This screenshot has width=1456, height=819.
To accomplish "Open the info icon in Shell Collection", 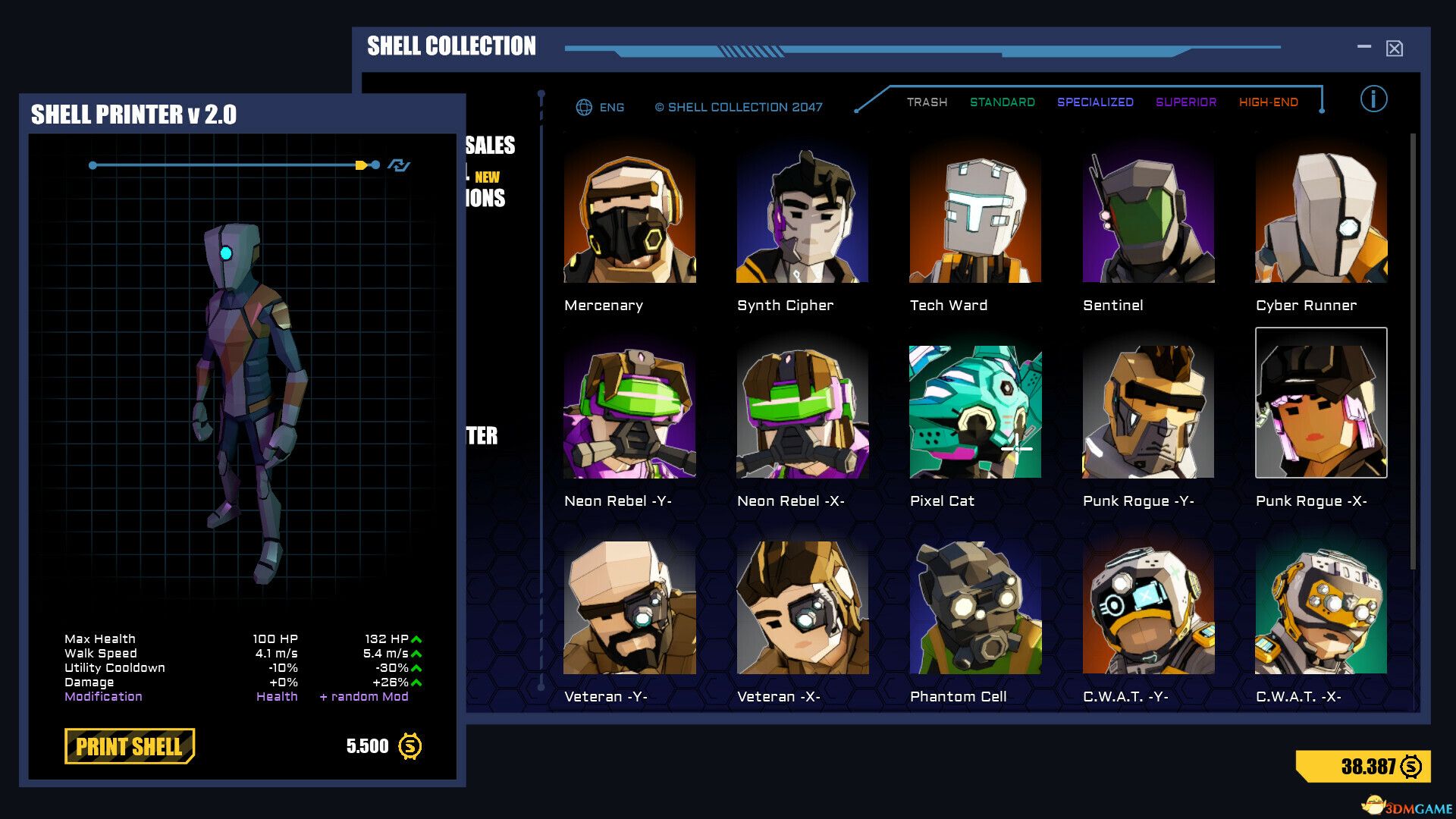I will pyautogui.click(x=1373, y=99).
